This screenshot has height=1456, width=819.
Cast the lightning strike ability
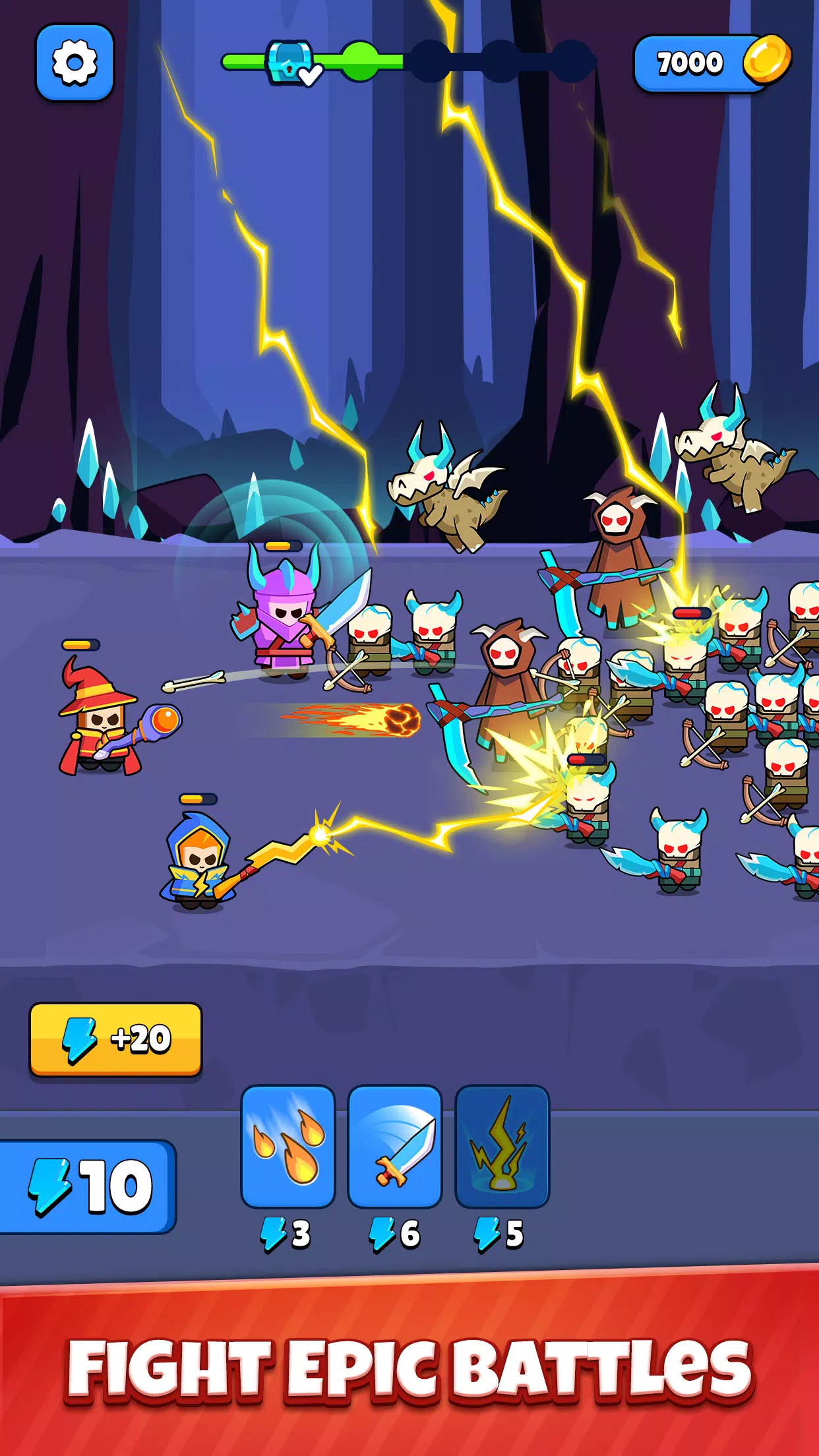(x=502, y=1146)
